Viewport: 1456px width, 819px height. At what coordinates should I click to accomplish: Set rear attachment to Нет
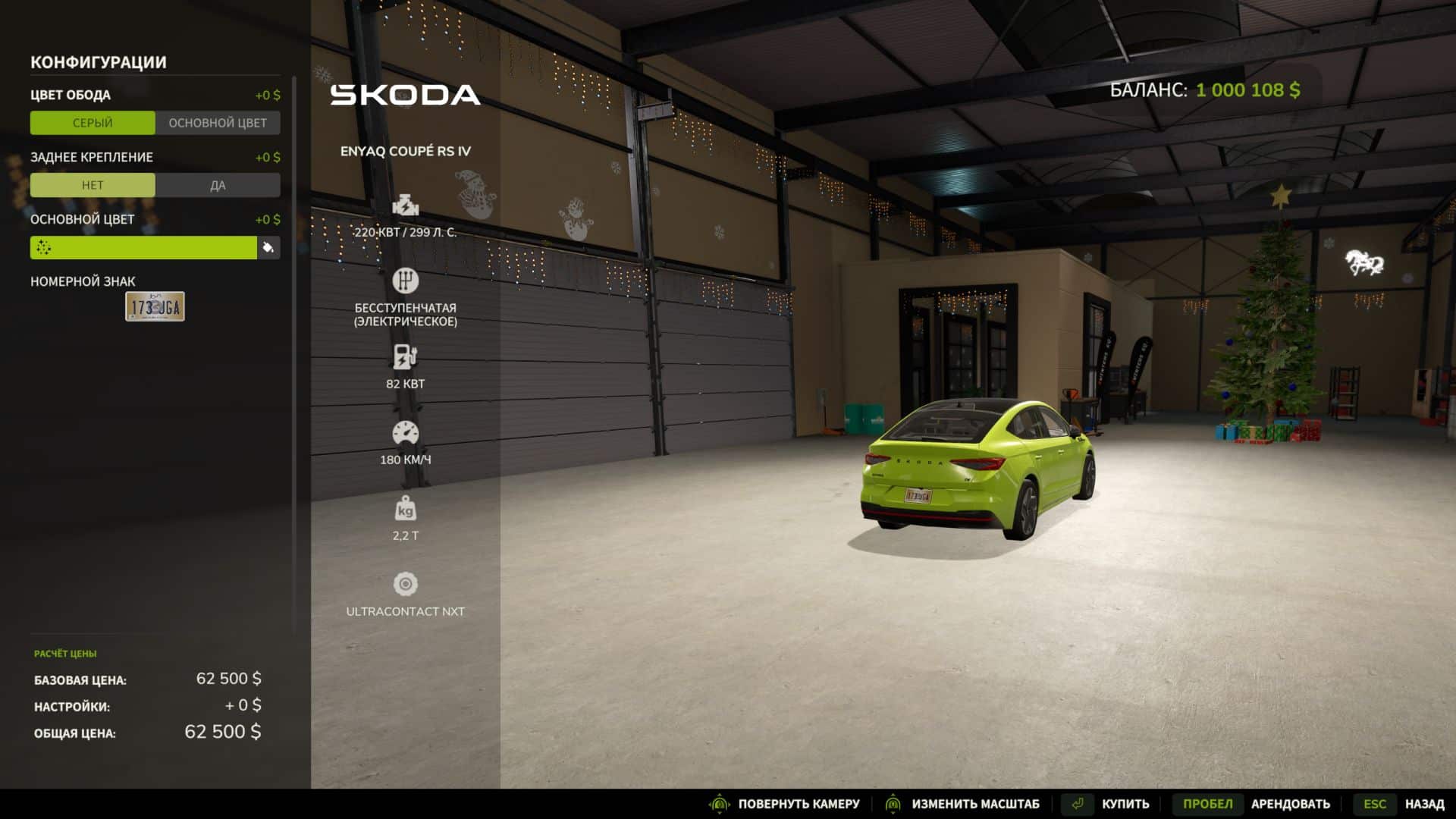tap(93, 185)
